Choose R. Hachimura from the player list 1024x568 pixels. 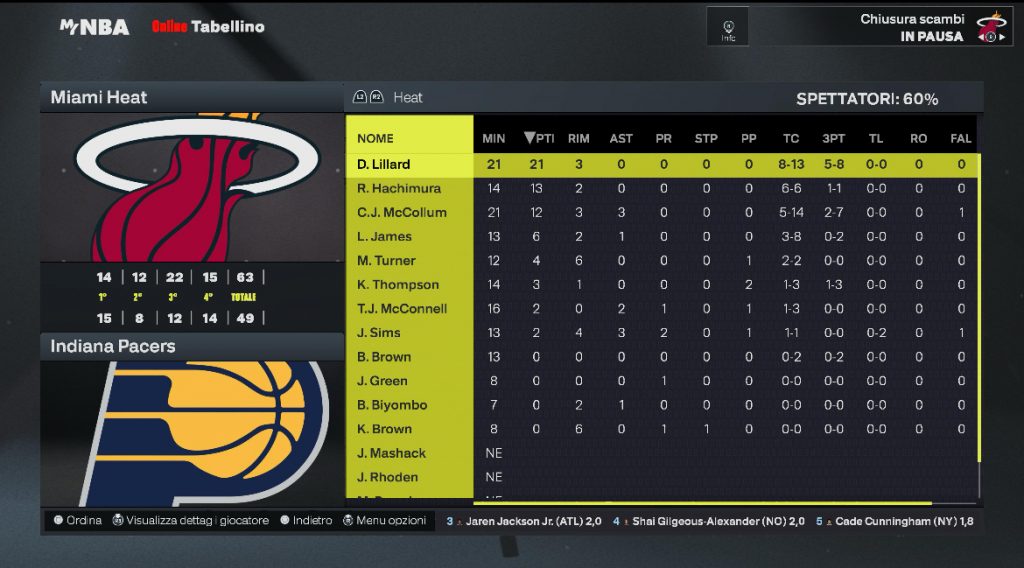(399, 188)
